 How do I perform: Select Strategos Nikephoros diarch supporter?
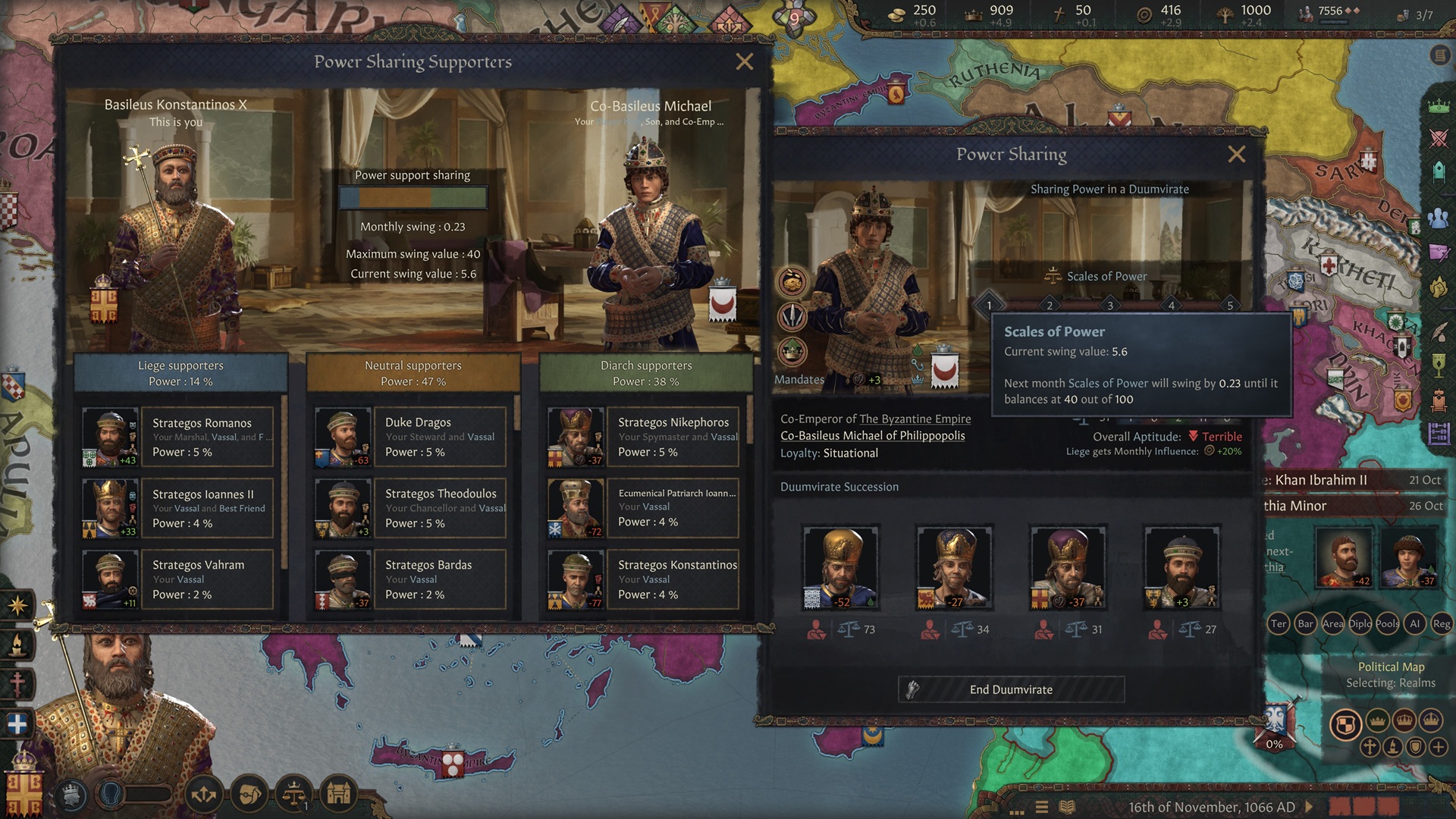click(671, 437)
